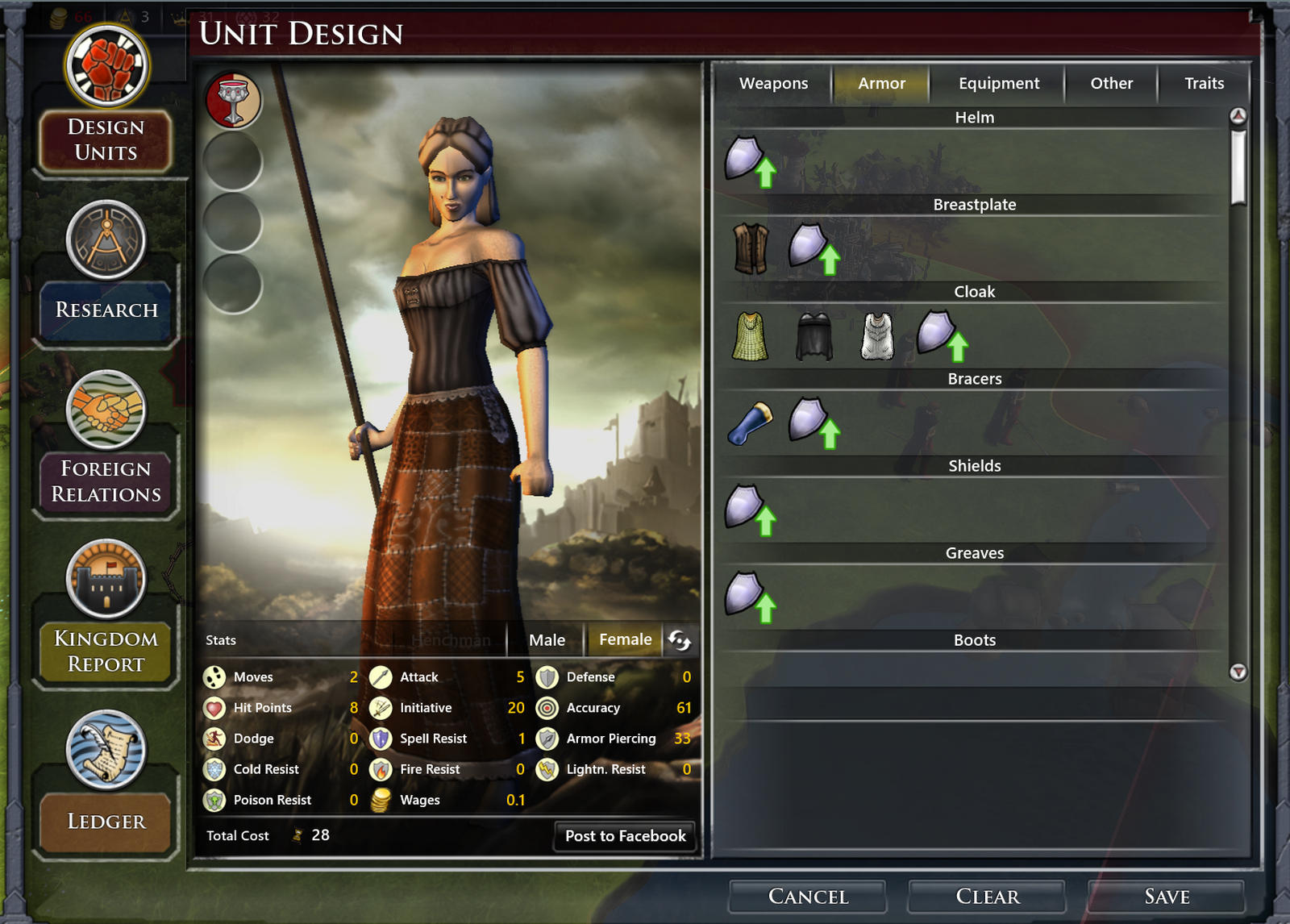1290x924 pixels.
Task: Select the Female gender option
Action: [625, 639]
